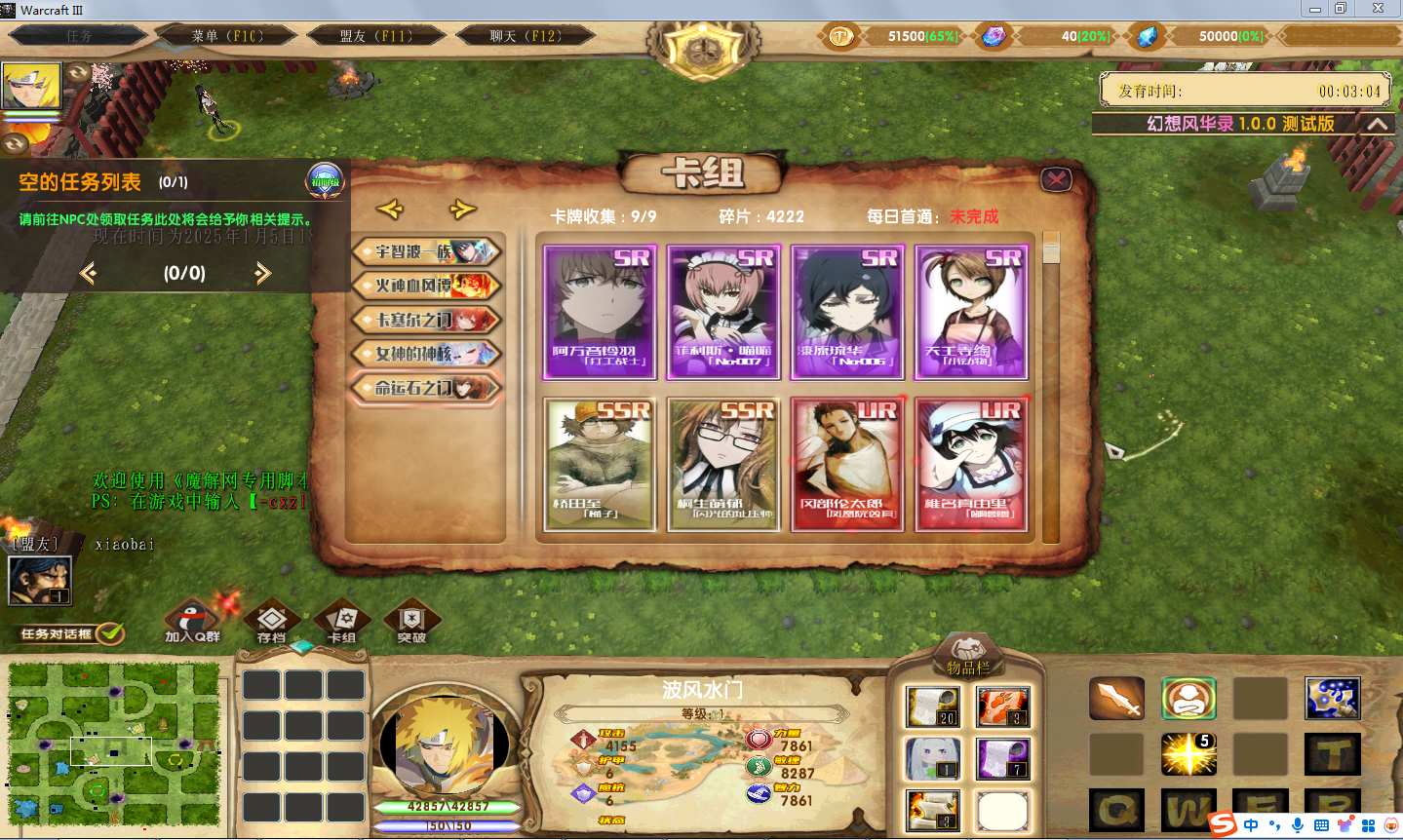Image resolution: width=1403 pixels, height=840 pixels.
Task: Open the 菜单 (F10) menu
Action: click(227, 36)
